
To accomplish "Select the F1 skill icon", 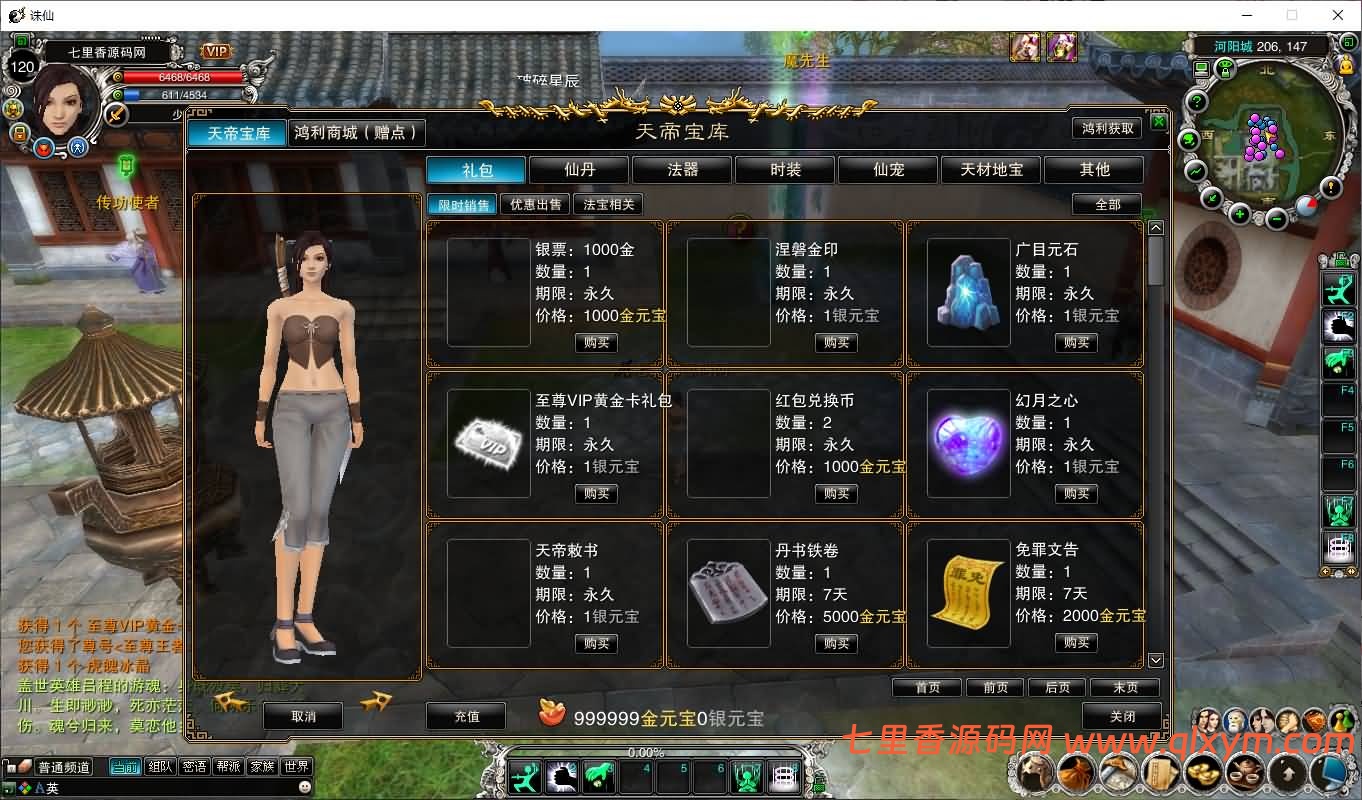I will pyautogui.click(x=1340, y=289).
